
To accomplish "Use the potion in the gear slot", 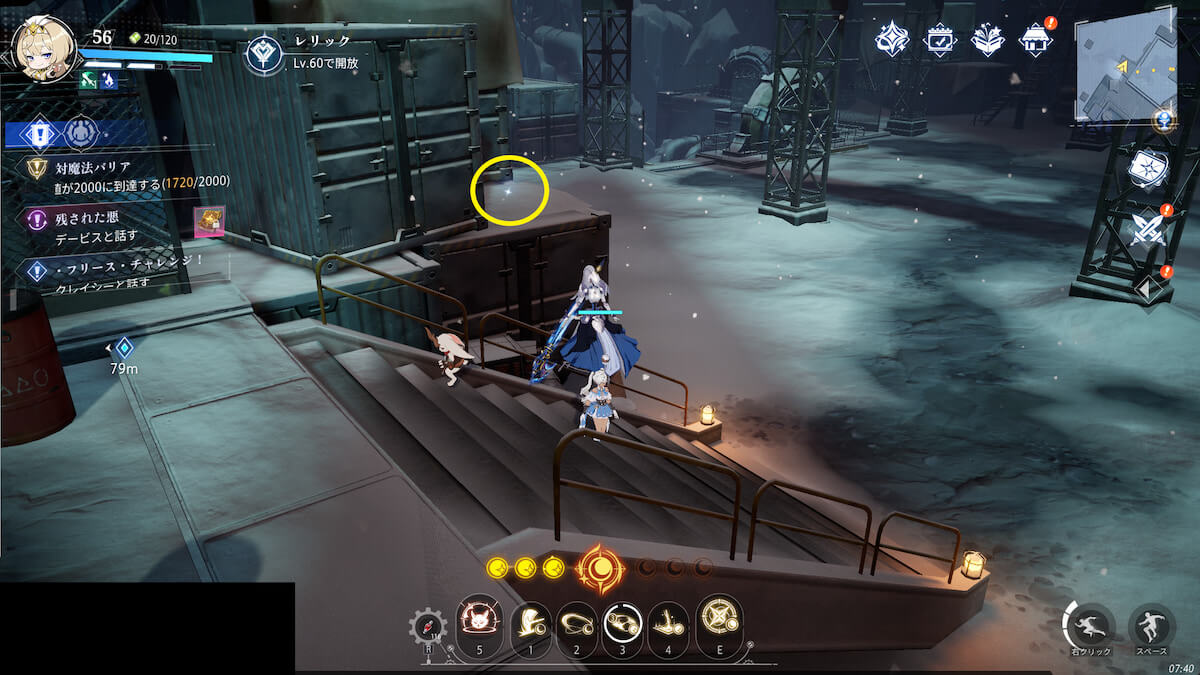I will point(427,627).
